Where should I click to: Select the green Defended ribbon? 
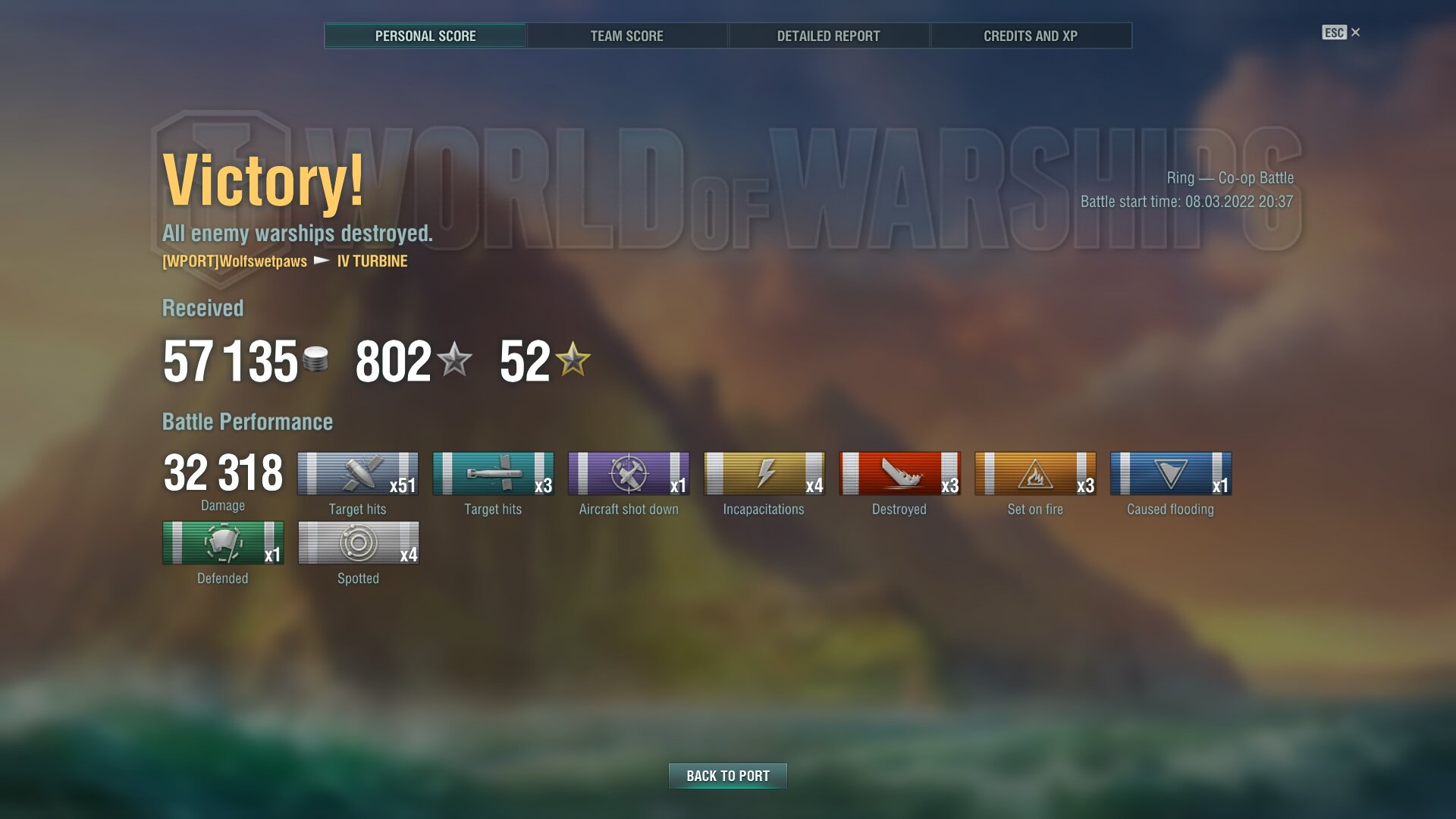click(223, 543)
